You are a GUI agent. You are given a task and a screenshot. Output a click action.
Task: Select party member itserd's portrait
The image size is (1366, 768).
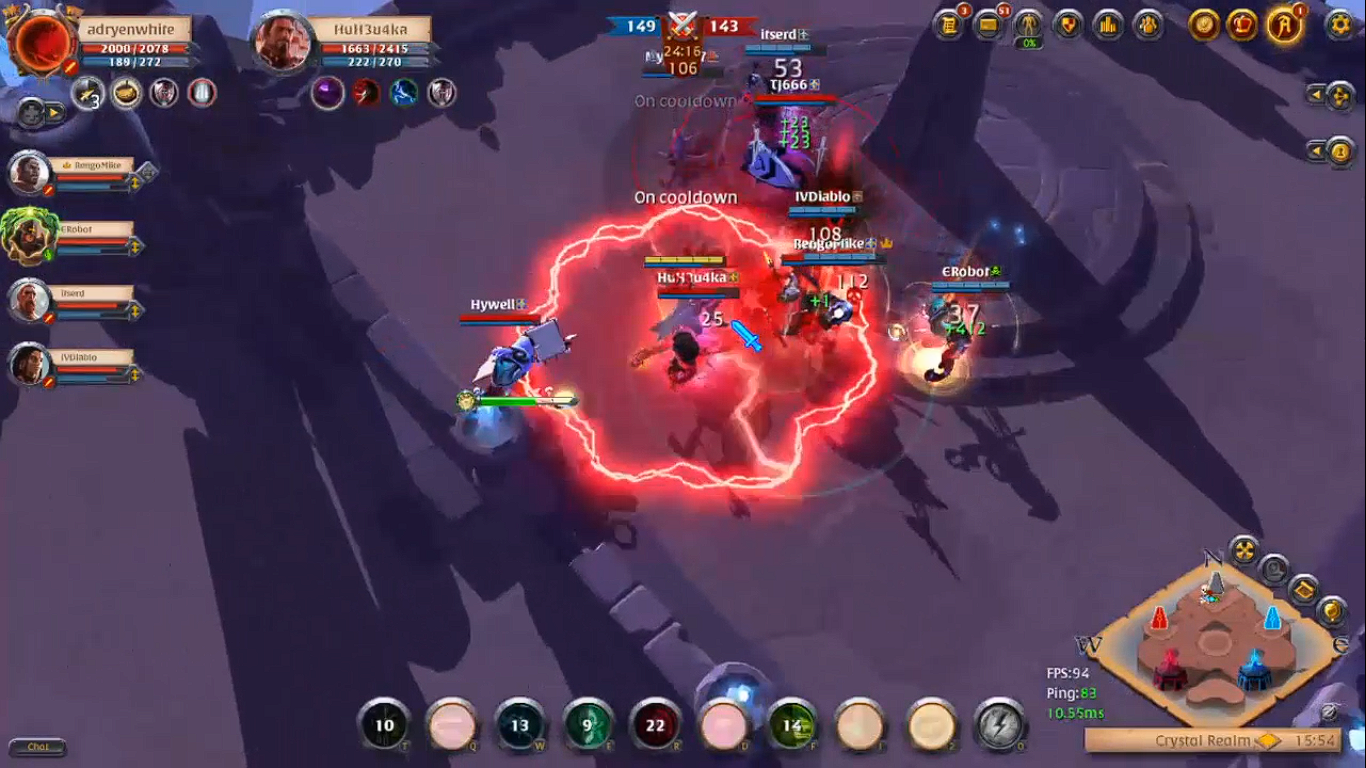tap(30, 300)
